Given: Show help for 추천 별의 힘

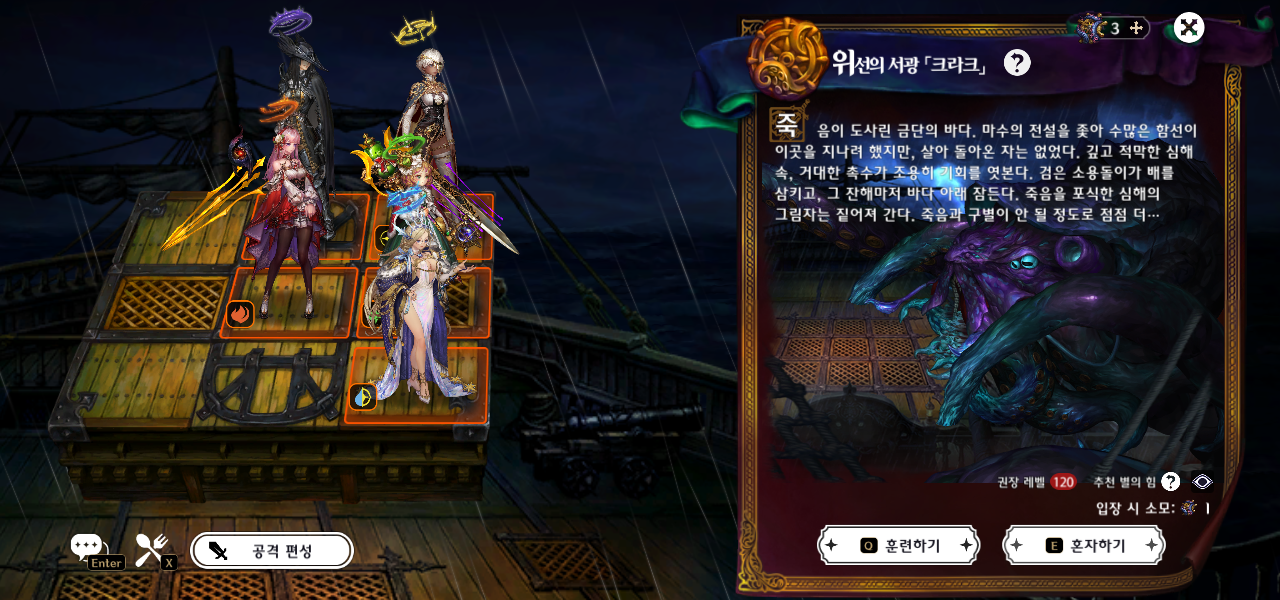Looking at the screenshot, I should tap(1170, 482).
